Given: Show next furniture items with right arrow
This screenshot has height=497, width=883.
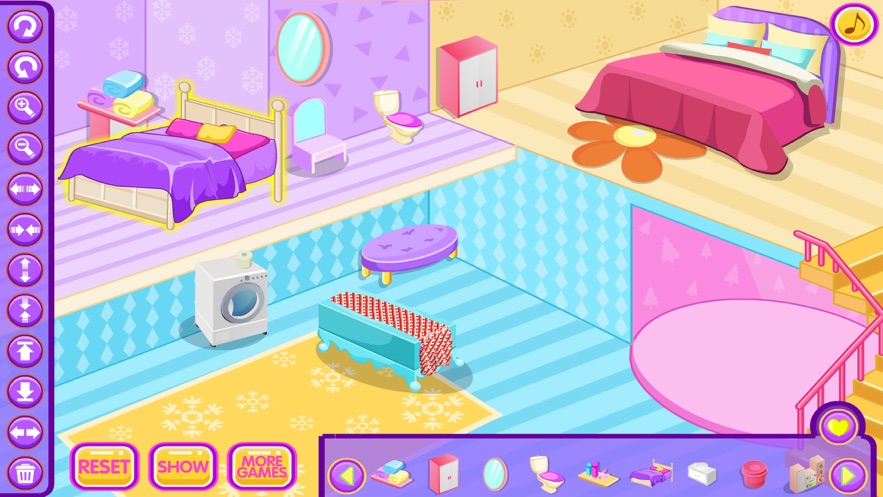Looking at the screenshot, I should pos(848,473).
